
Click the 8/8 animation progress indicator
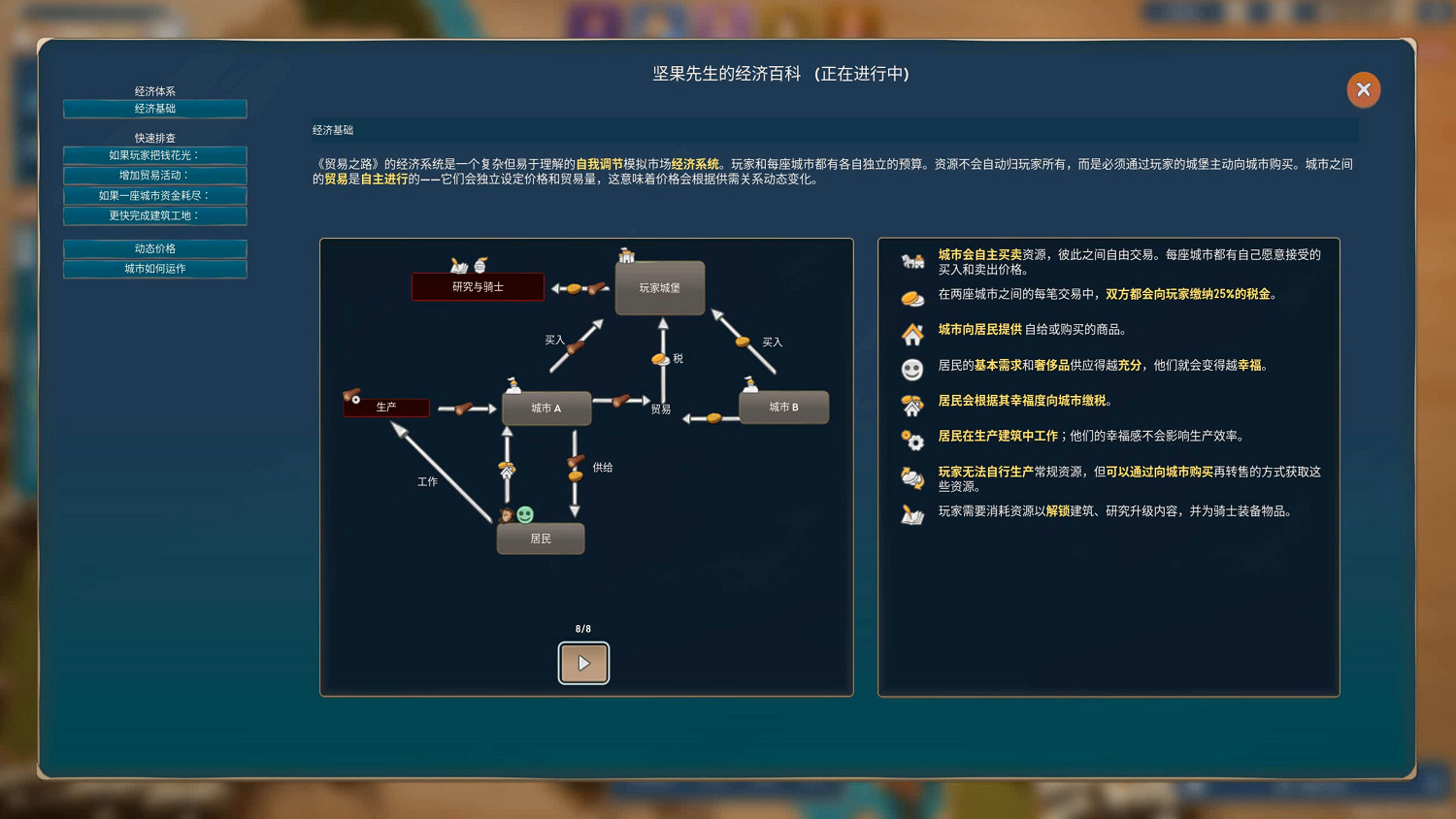(x=583, y=628)
